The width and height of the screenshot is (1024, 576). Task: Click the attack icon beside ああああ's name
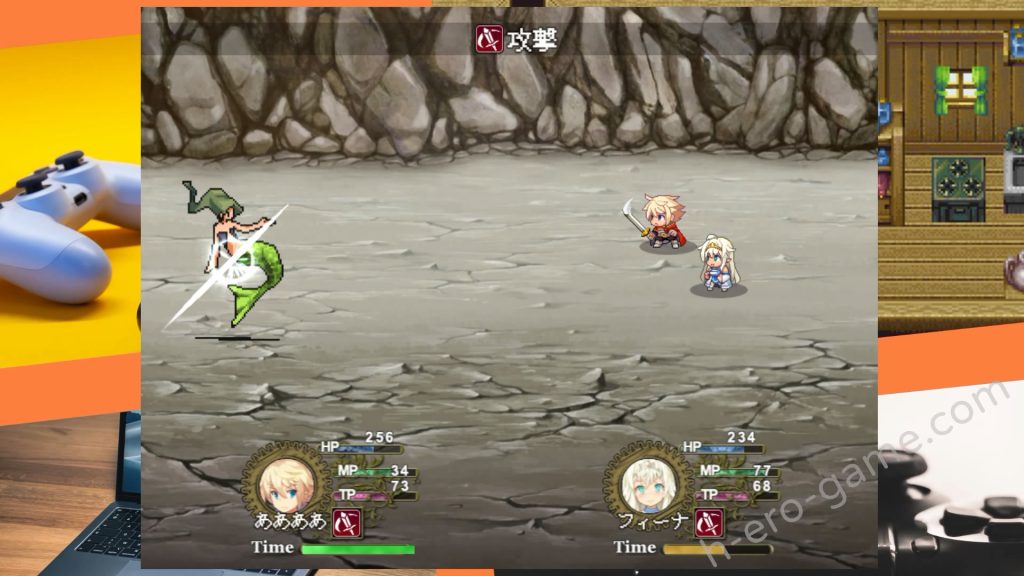(x=346, y=522)
